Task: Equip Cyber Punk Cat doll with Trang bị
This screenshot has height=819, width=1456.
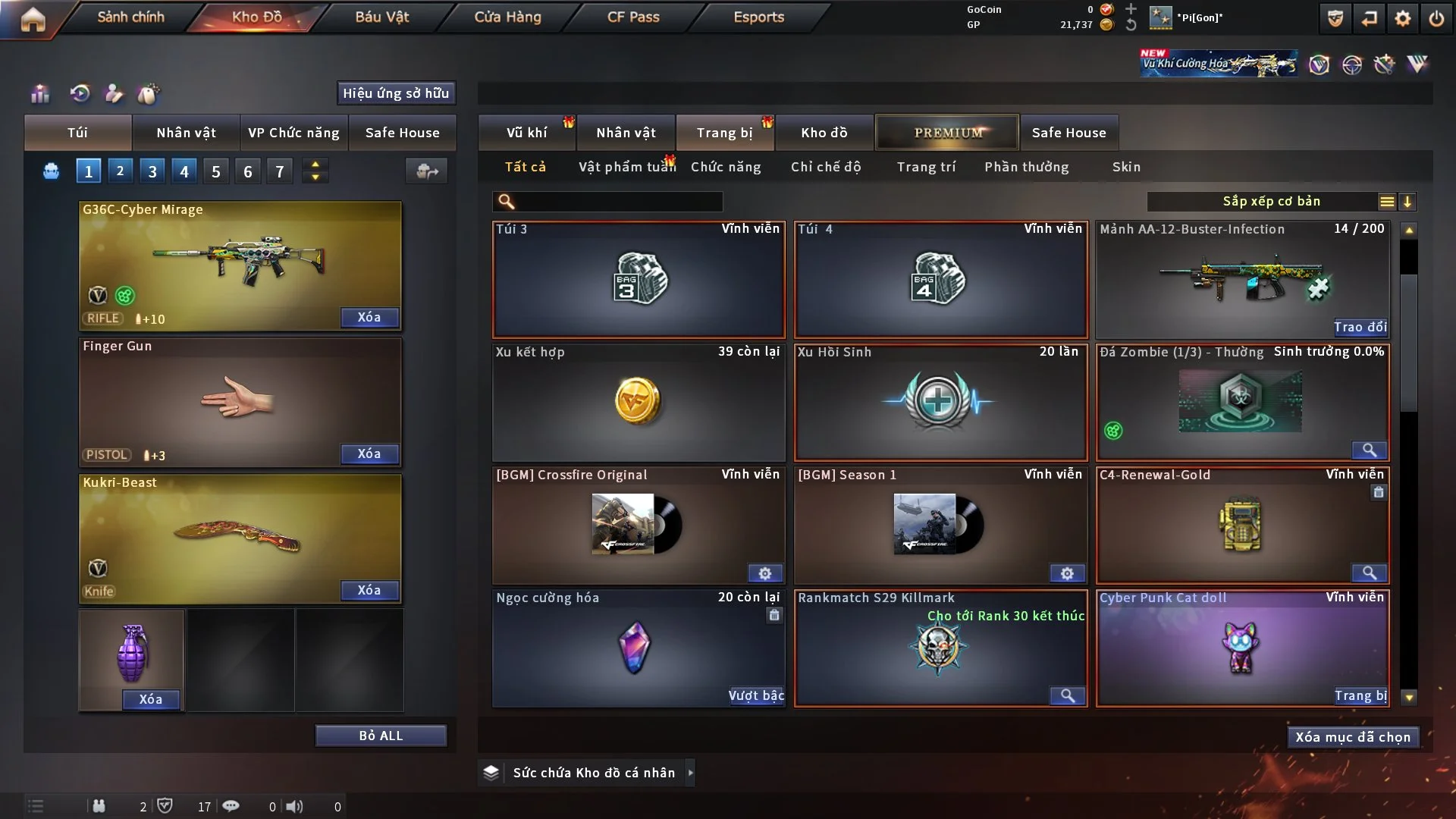Action: (1360, 695)
